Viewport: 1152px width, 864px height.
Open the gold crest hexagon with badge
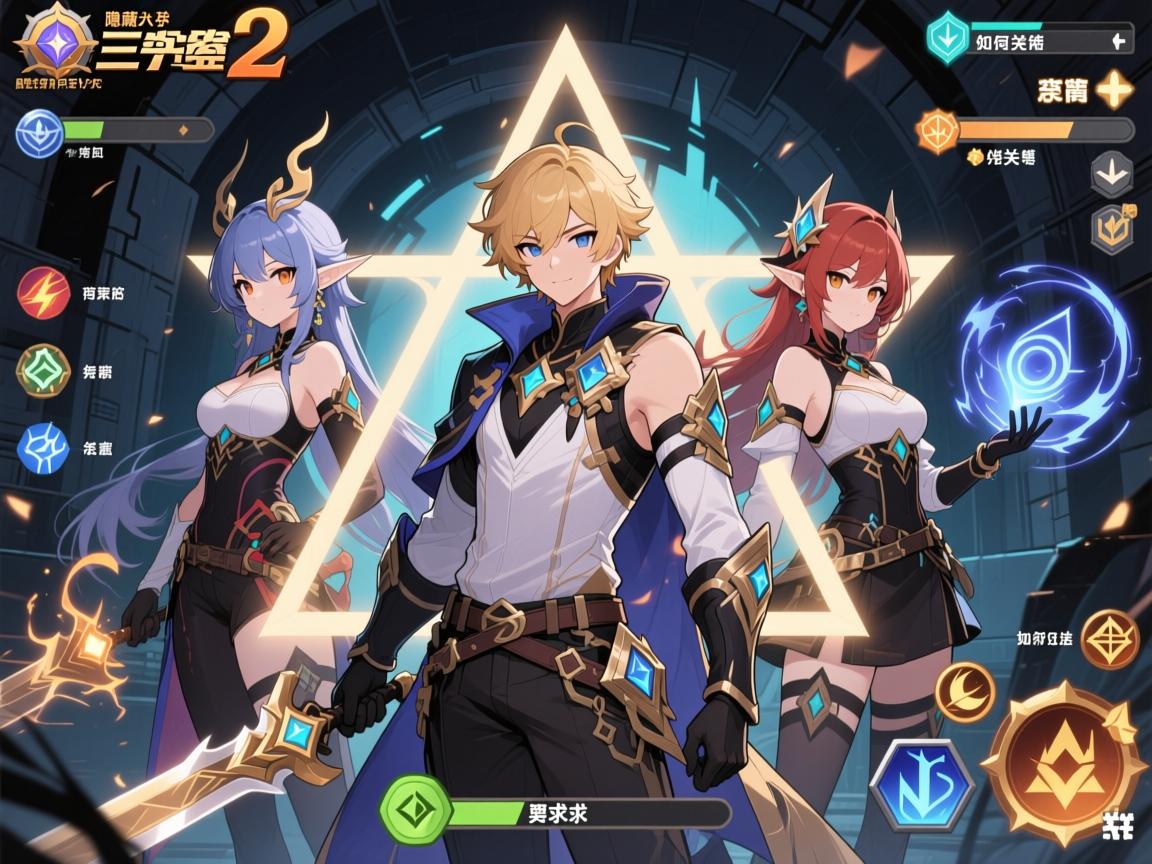click(x=1111, y=227)
